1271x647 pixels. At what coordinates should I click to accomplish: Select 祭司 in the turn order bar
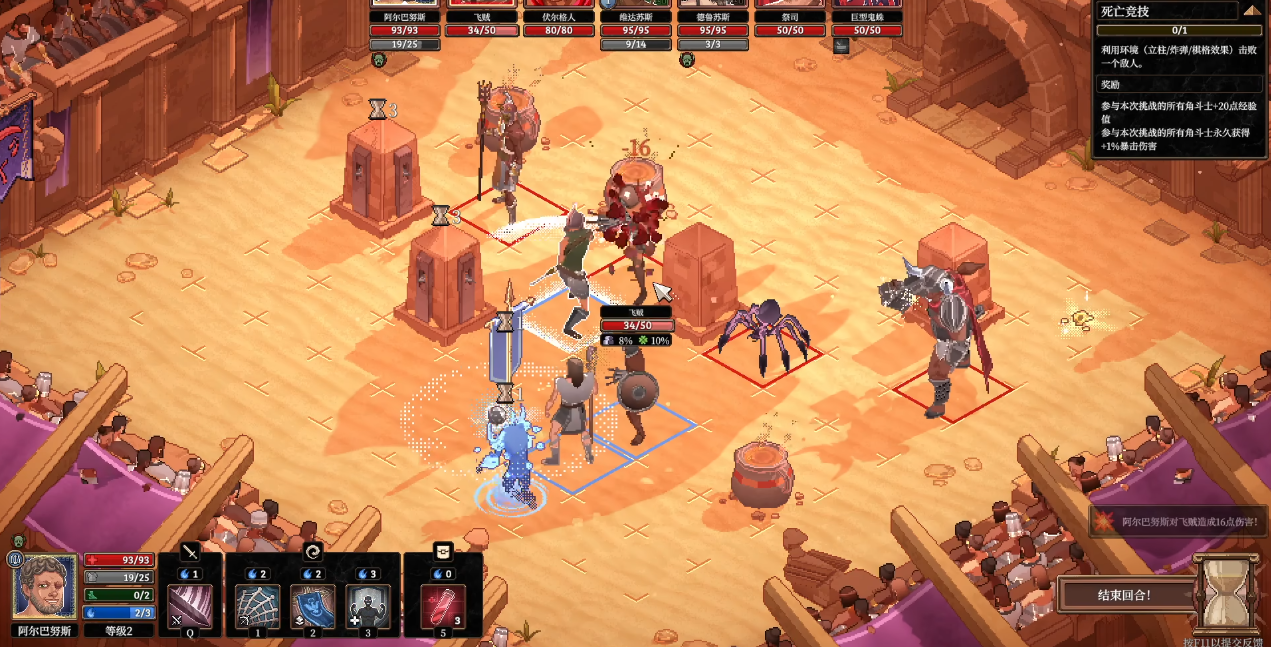(789, 17)
